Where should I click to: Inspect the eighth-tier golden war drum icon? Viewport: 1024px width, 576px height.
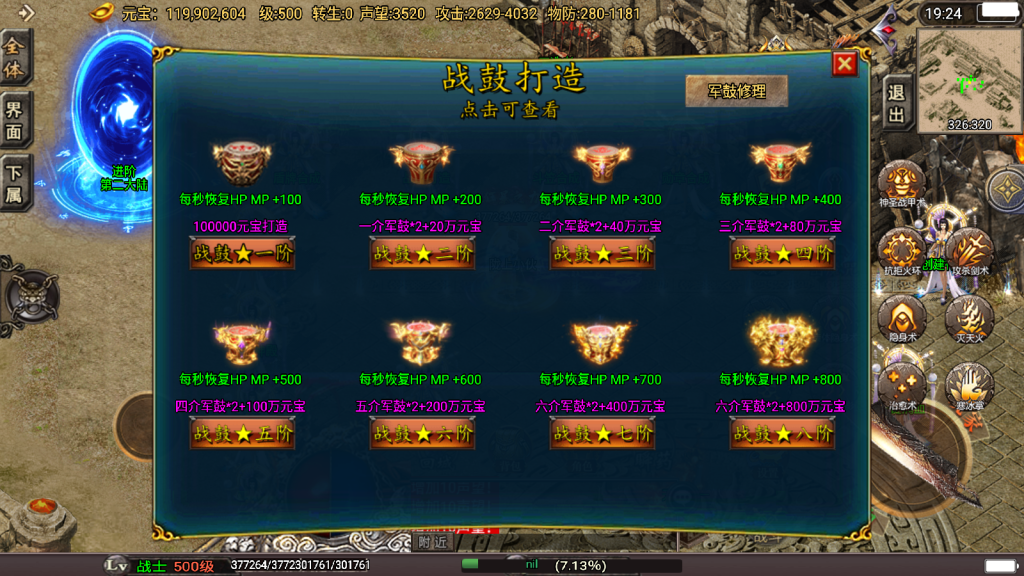click(x=782, y=343)
